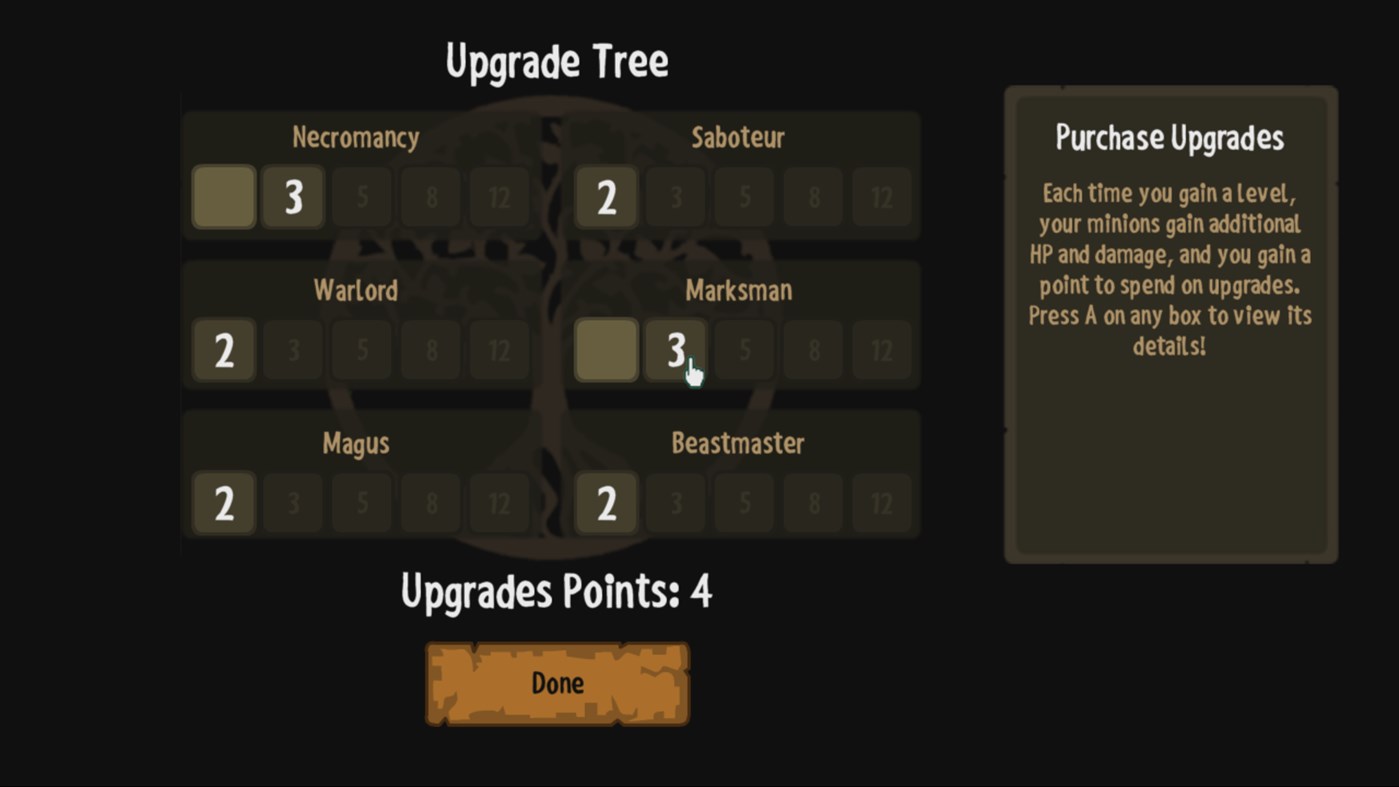Select the purchased Necromancy upgrade box
This screenshot has width=1399, height=787.
[223, 197]
